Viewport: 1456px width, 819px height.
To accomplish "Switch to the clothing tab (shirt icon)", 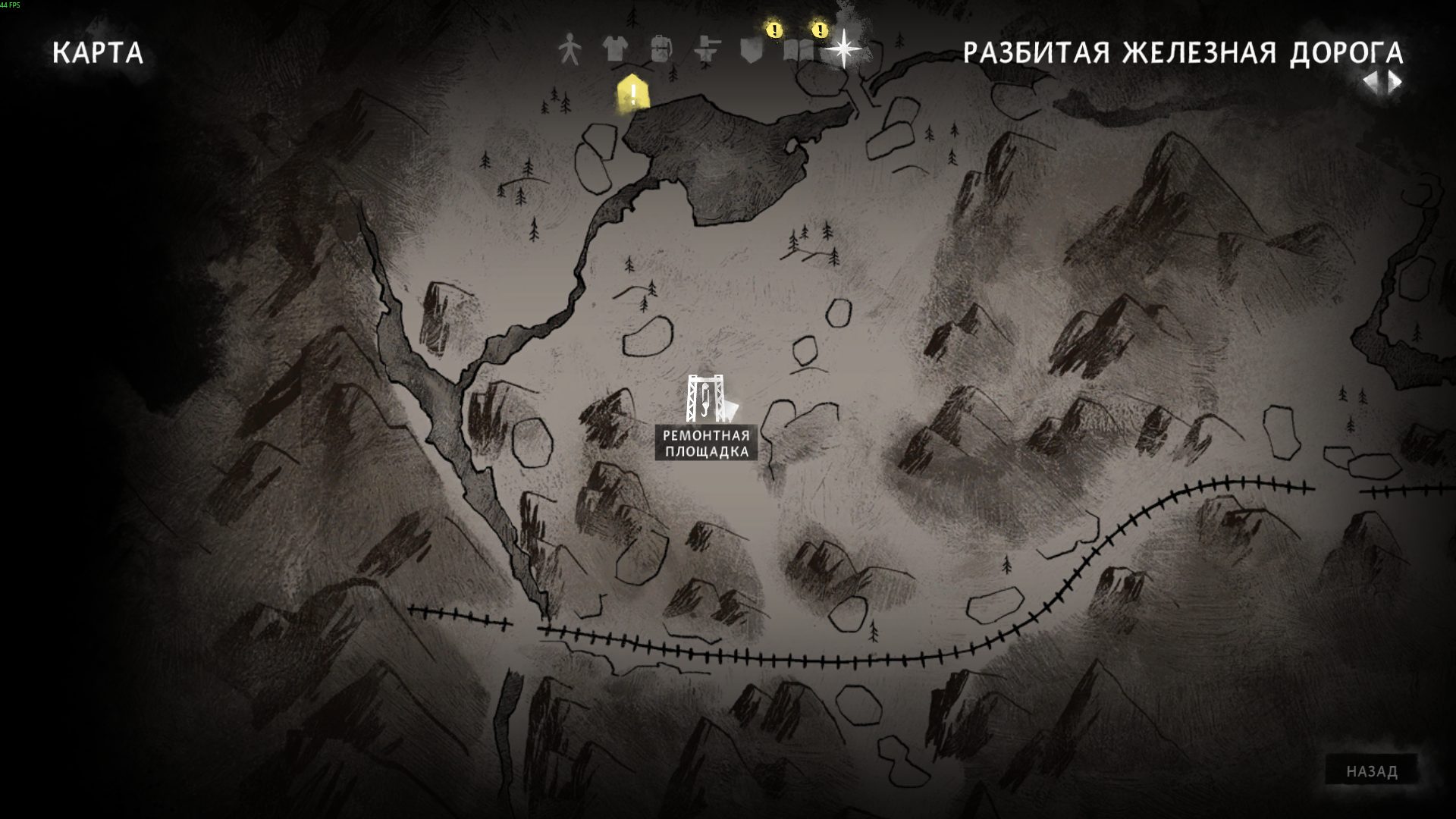I will [615, 50].
